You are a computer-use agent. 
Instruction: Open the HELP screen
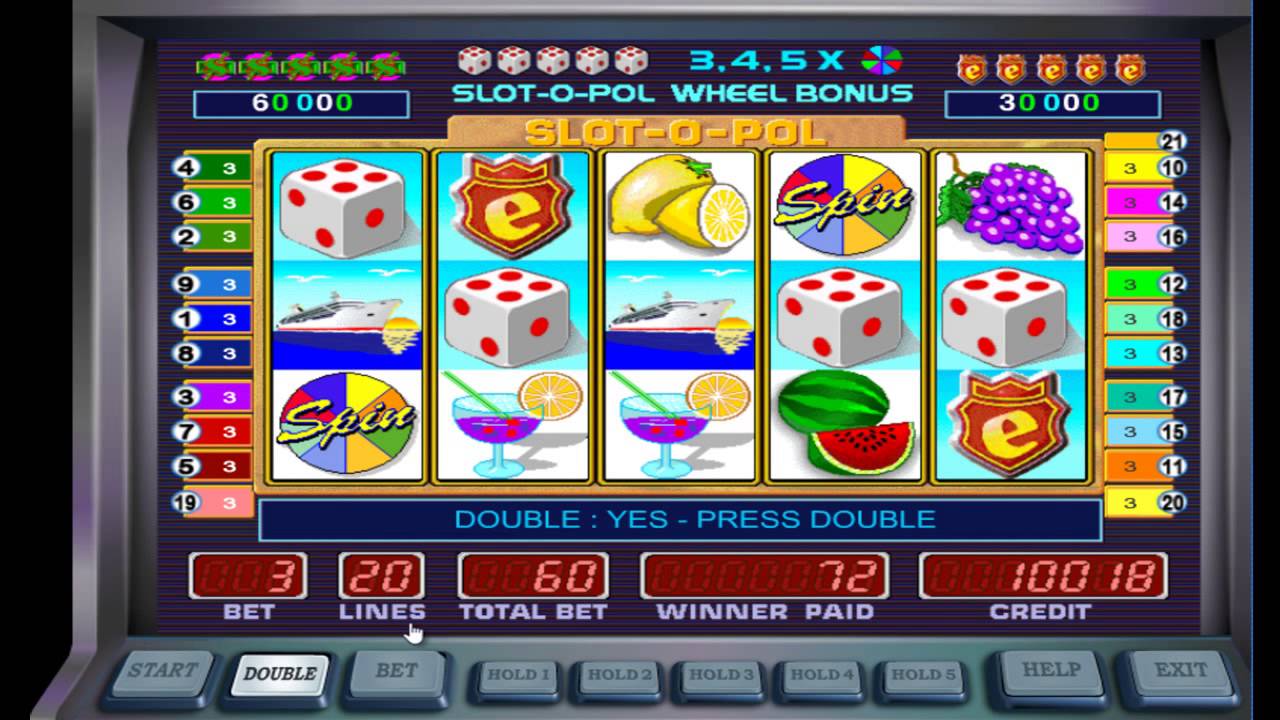point(1051,670)
